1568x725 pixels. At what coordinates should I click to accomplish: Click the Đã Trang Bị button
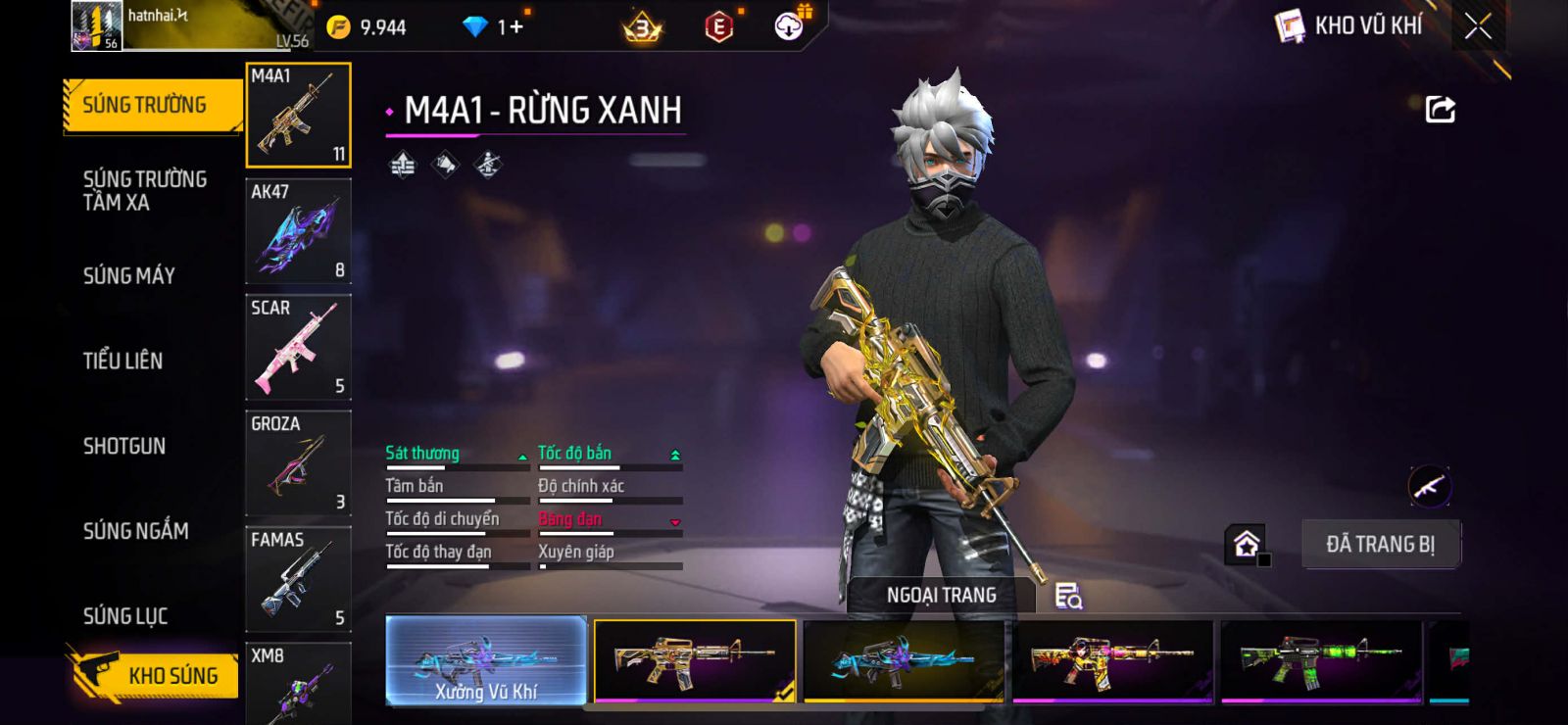click(1380, 544)
